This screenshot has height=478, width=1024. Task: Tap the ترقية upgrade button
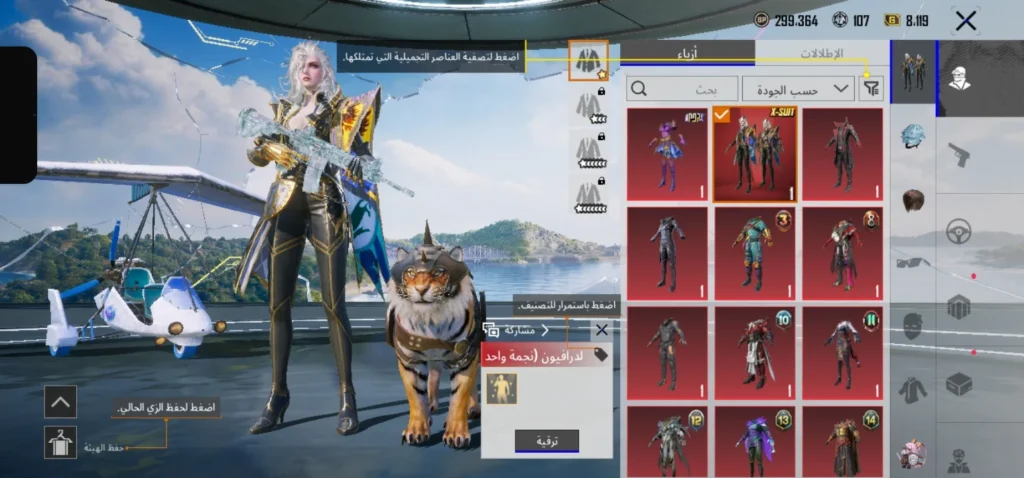tap(546, 440)
